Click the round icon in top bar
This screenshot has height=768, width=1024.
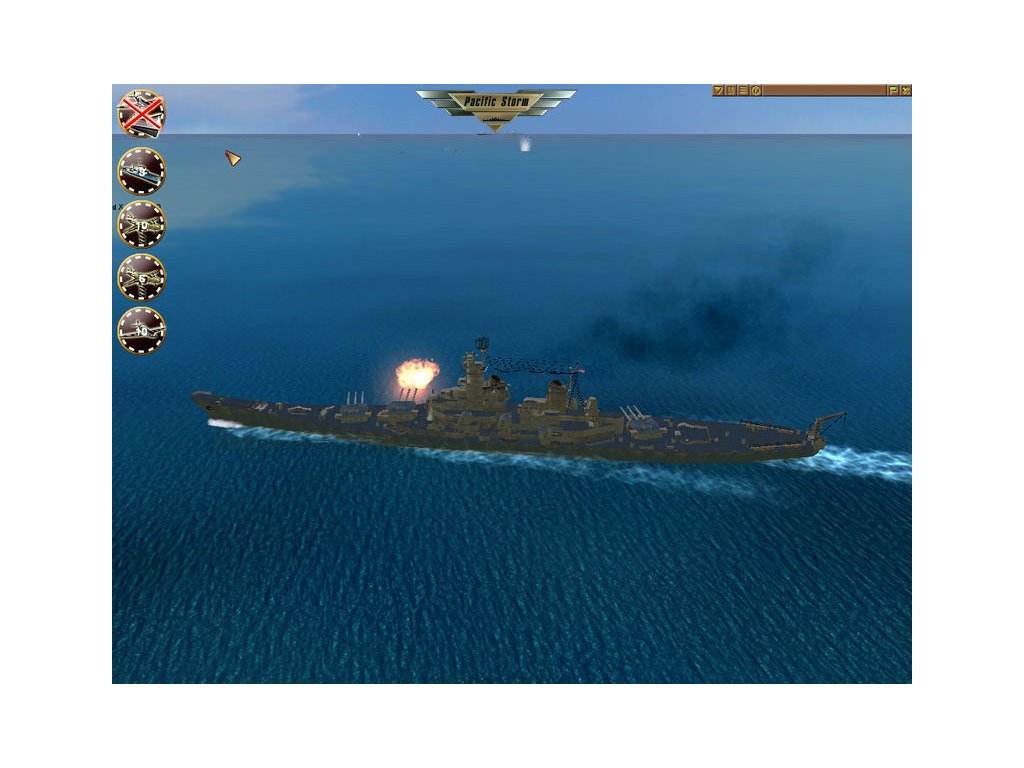[x=756, y=90]
